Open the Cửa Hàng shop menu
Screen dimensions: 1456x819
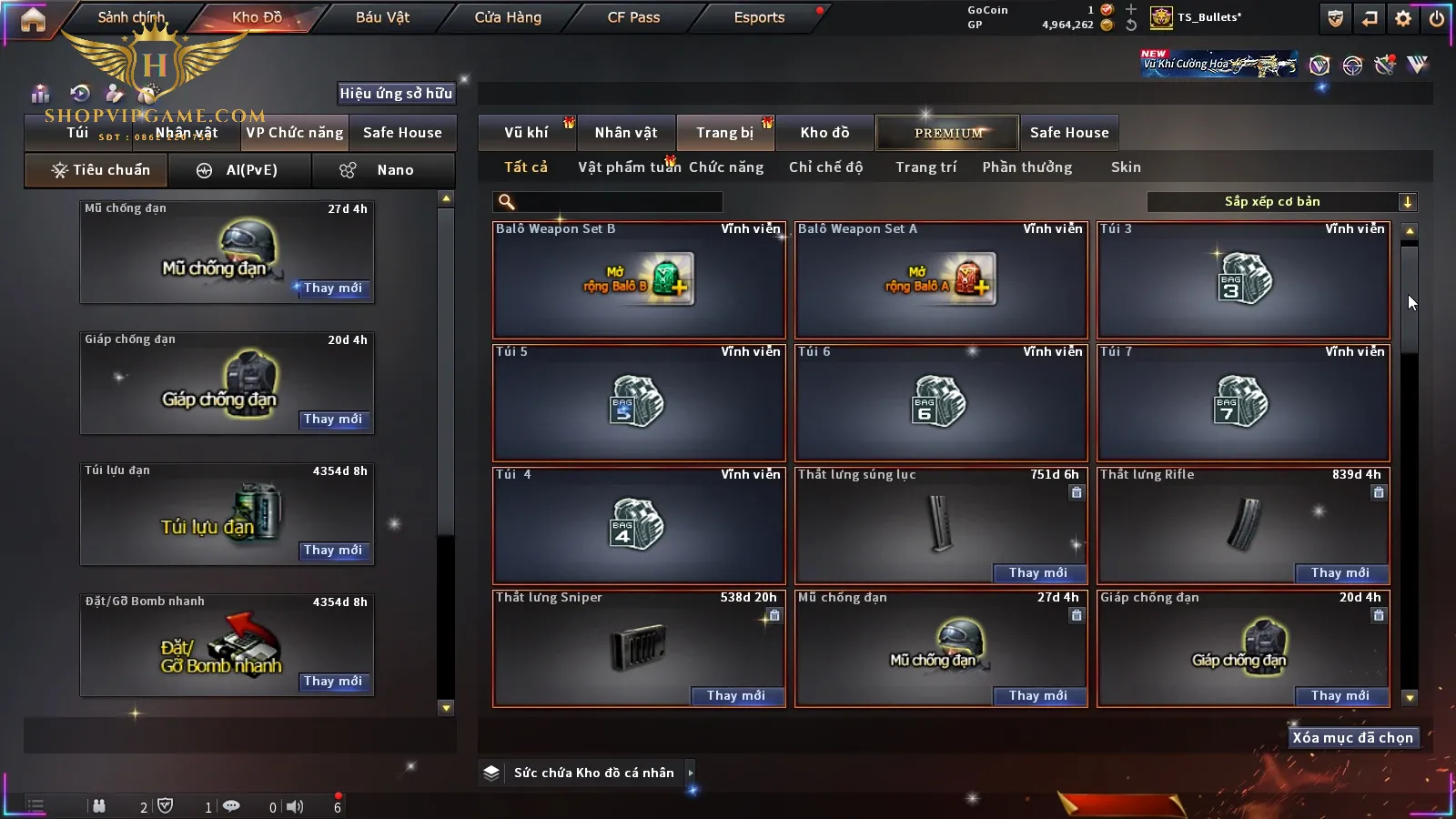tap(508, 17)
